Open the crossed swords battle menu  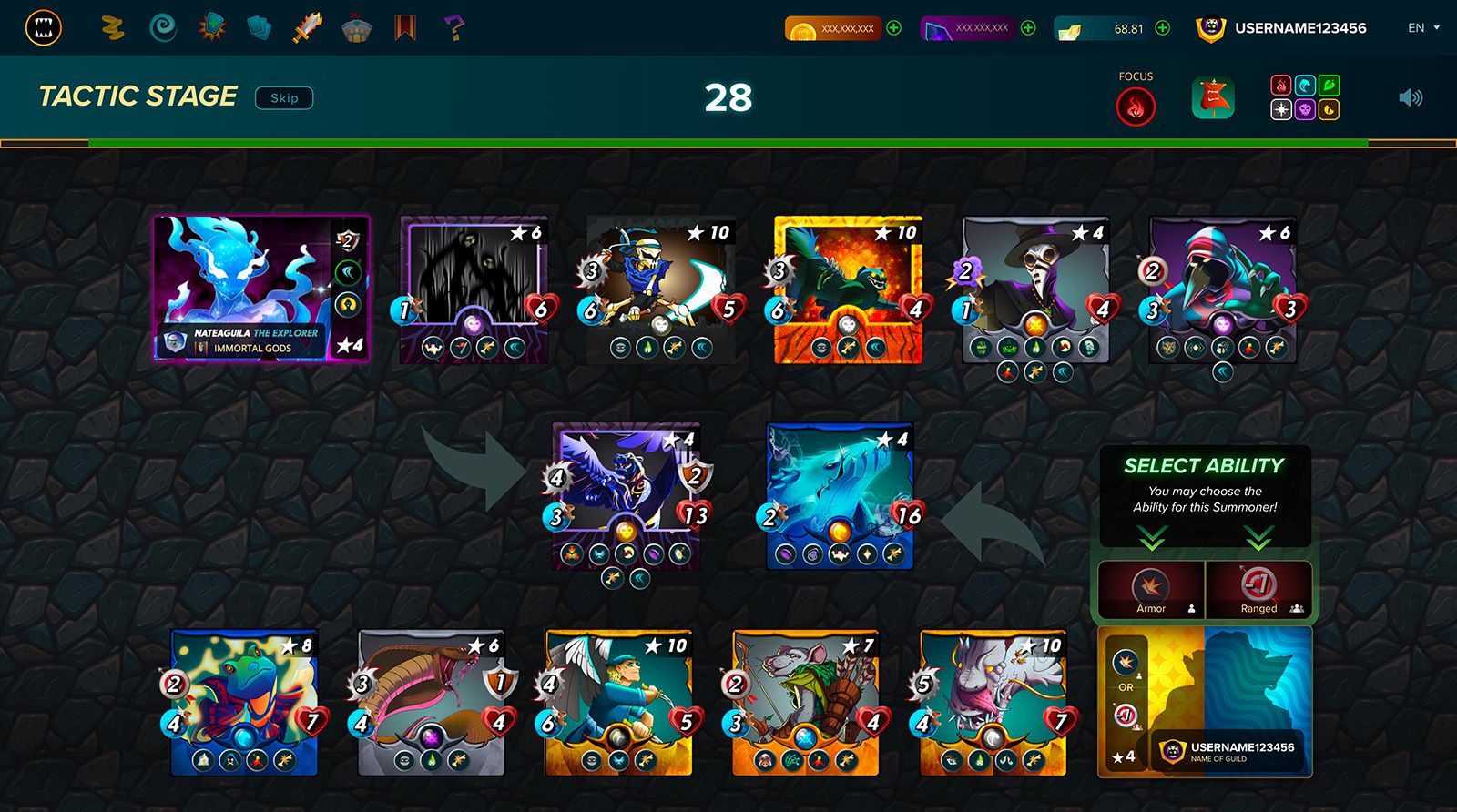point(307,28)
